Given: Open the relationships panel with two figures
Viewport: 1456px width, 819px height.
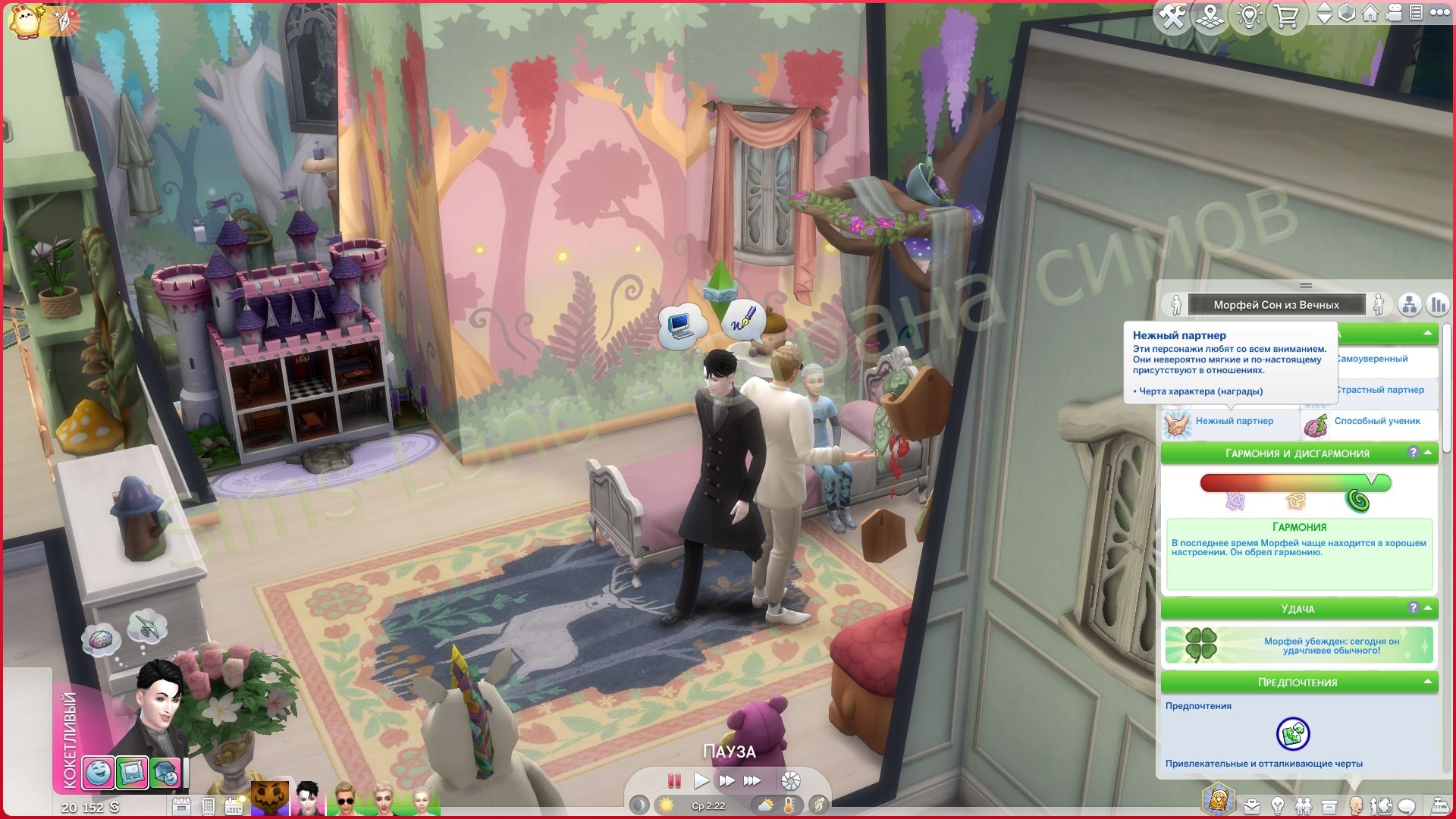Looking at the screenshot, I should click(1303, 805).
